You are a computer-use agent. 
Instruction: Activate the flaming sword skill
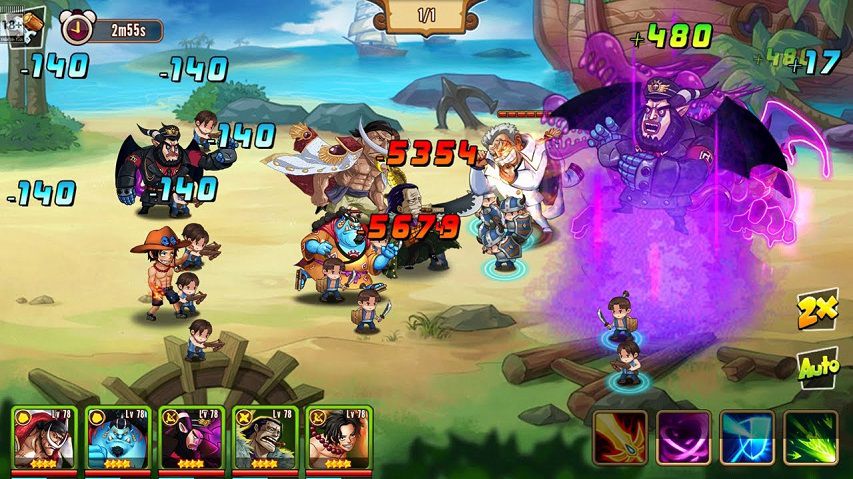coord(619,437)
